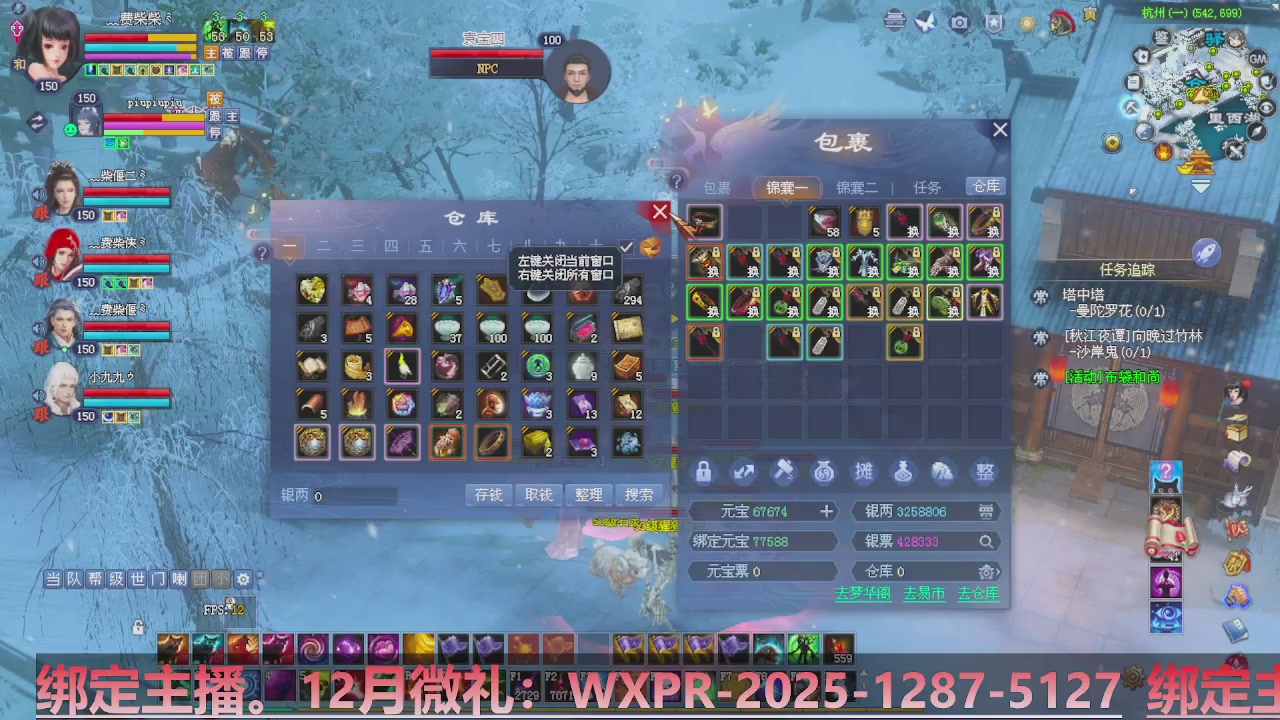
Task: Click the sort (整) icon in the bag panel
Action: pos(983,472)
